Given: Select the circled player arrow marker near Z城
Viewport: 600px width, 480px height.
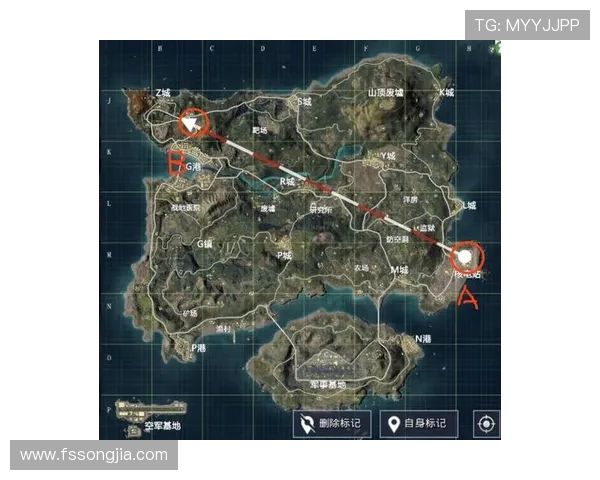Looking at the screenshot, I should (x=192, y=123).
